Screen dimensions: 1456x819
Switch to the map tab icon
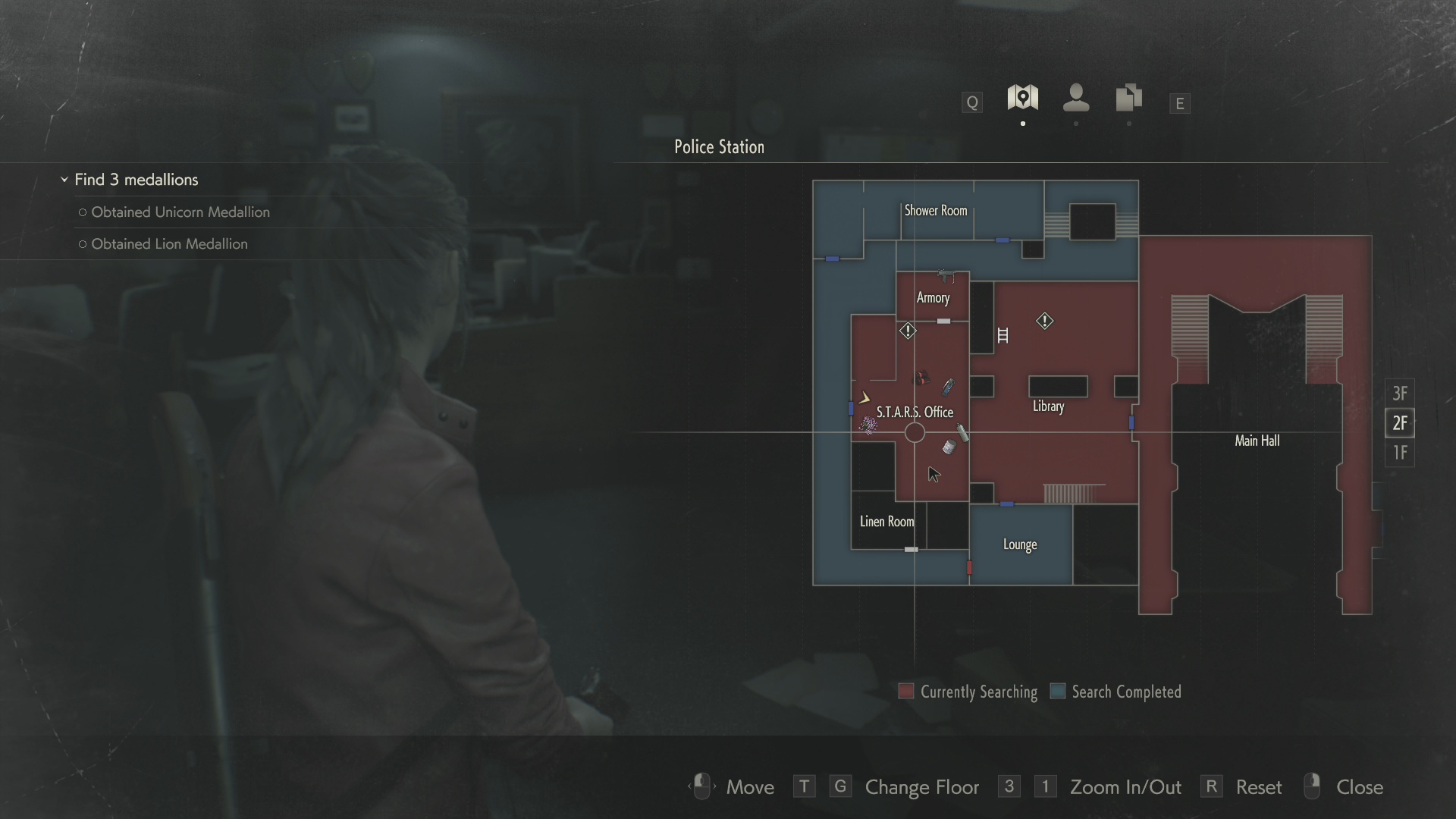[x=1022, y=98]
